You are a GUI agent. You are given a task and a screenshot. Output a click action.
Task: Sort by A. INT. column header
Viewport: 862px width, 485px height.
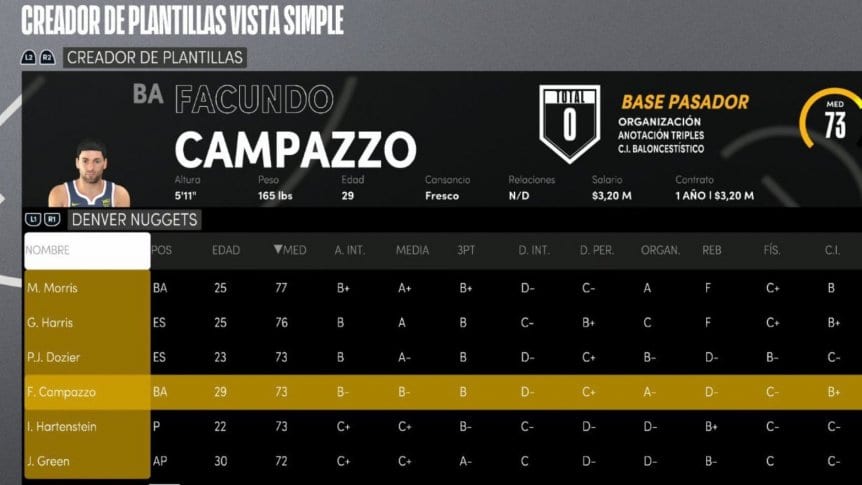pos(352,250)
